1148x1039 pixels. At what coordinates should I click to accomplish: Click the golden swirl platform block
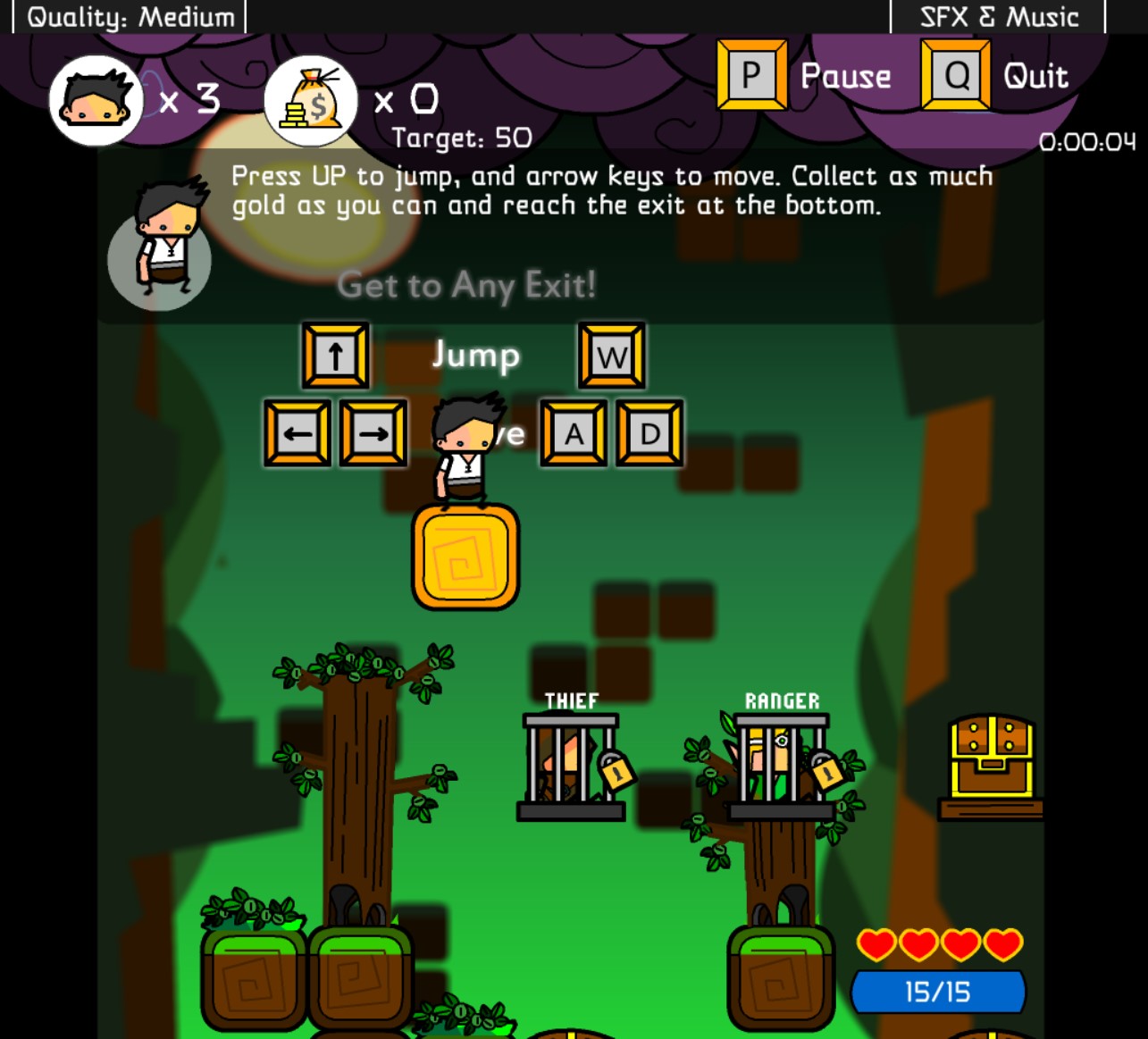(465, 558)
